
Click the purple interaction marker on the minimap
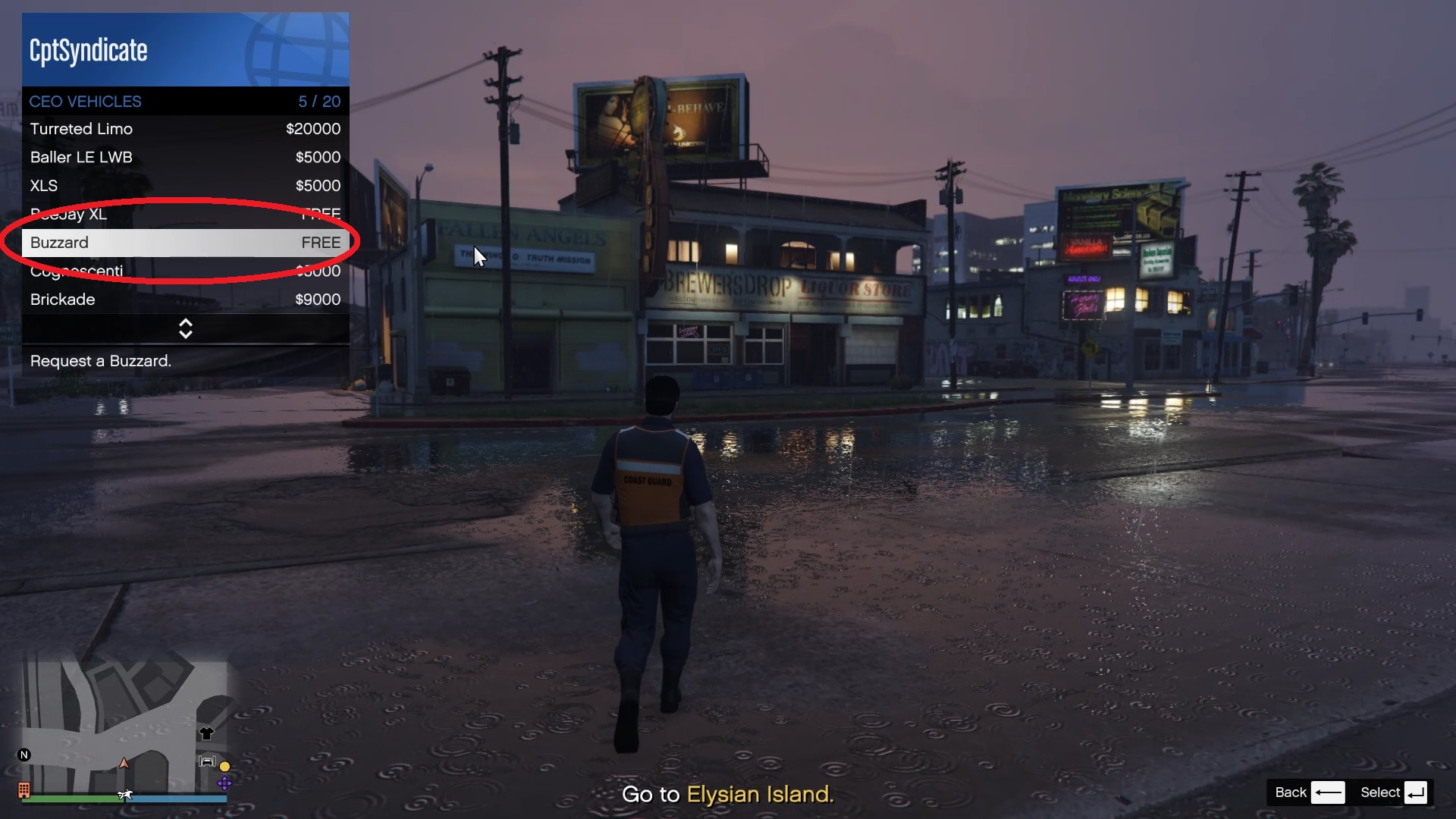pyautogui.click(x=224, y=784)
